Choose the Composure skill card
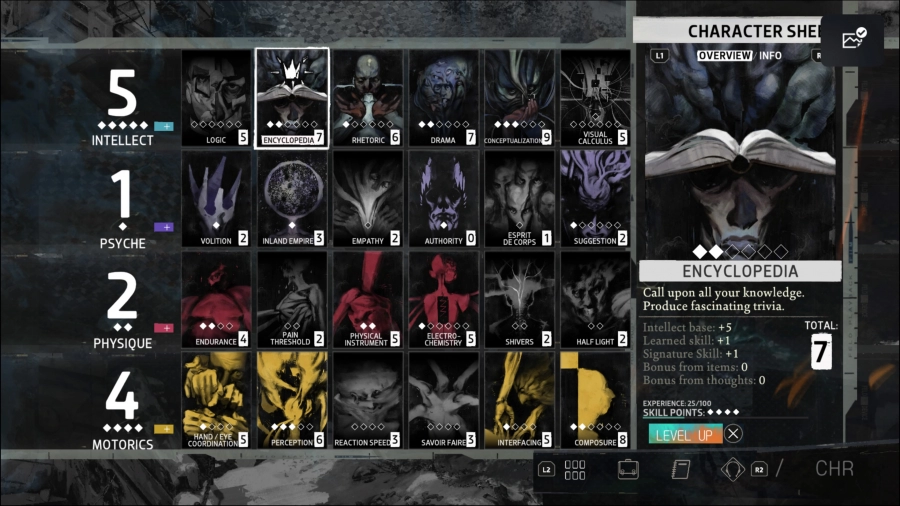 coord(595,399)
